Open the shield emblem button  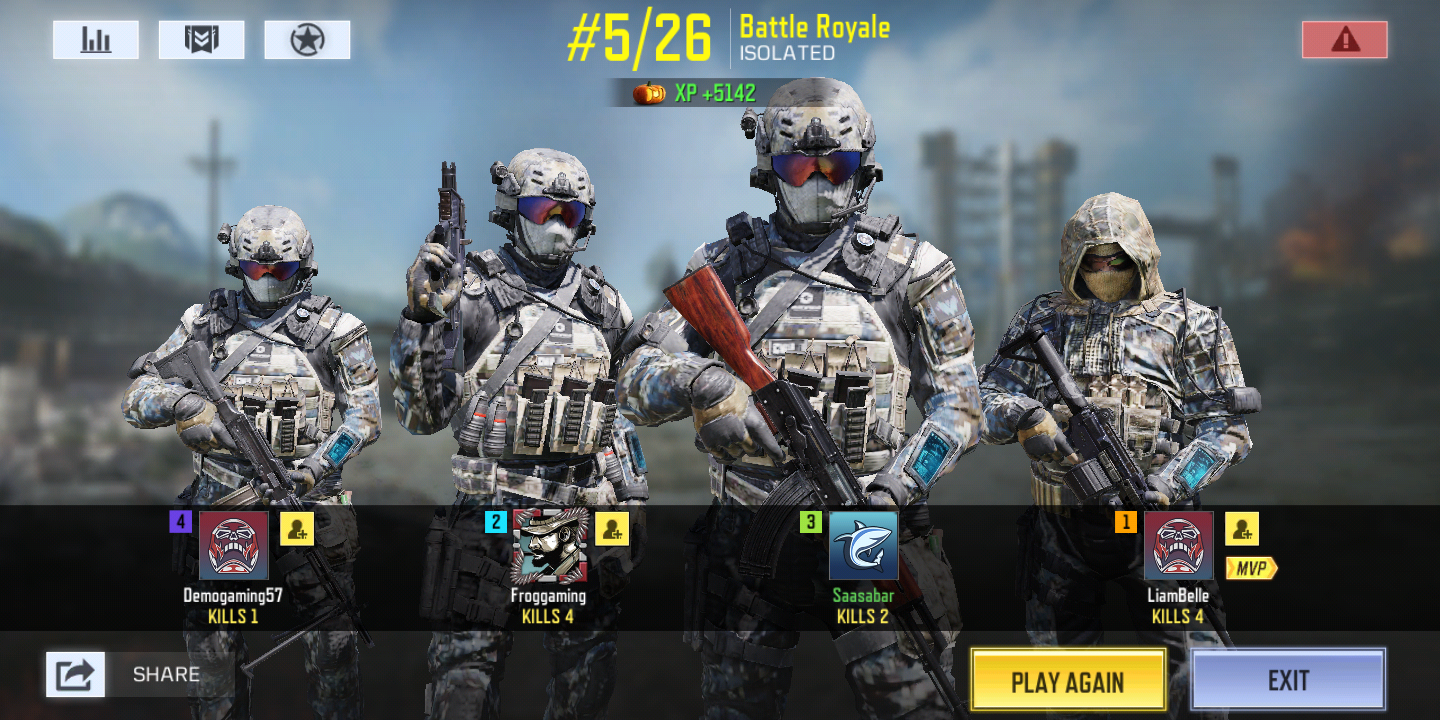point(201,40)
